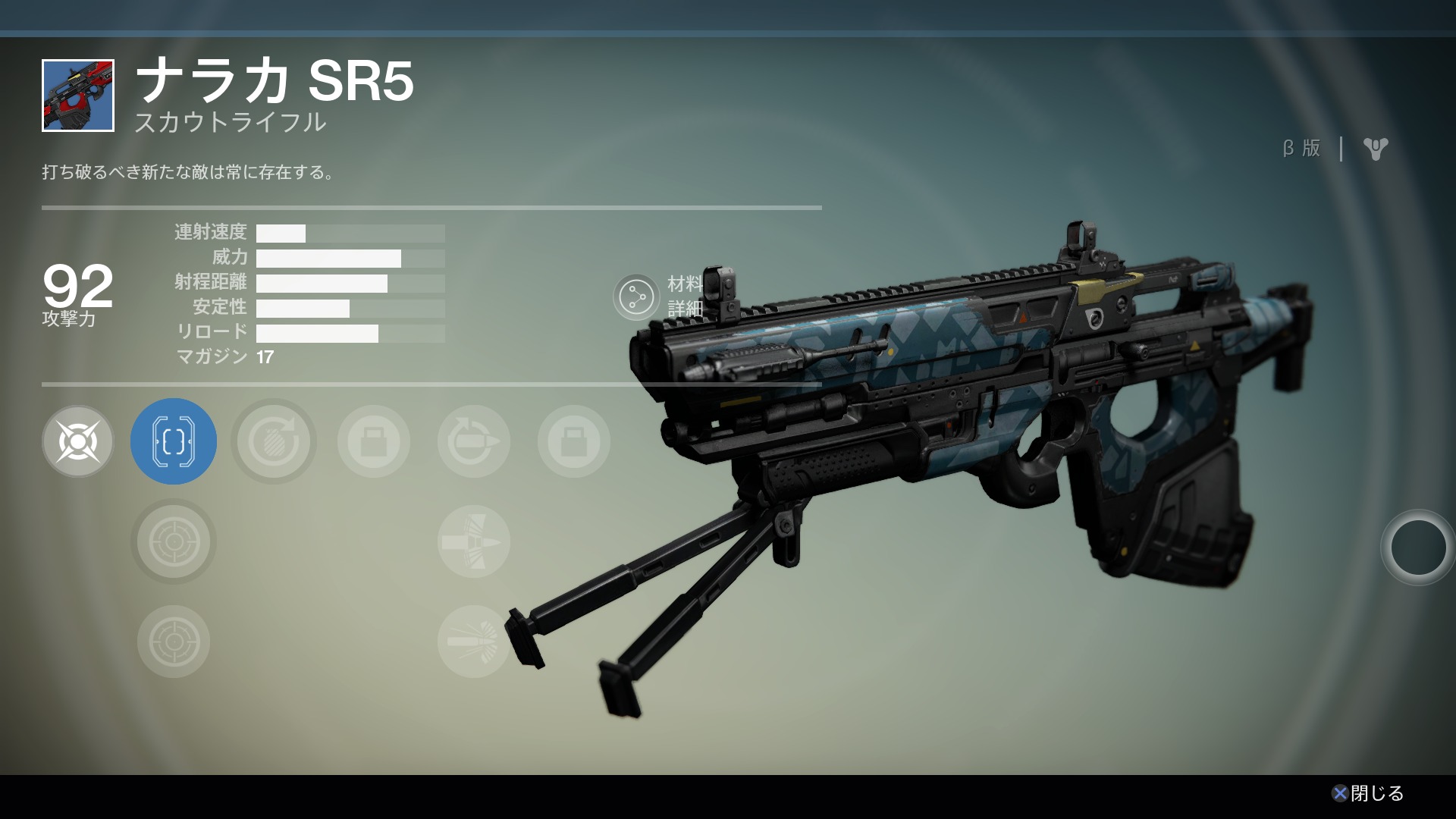Choose the exploding bullet perk
Viewport: 1456px width, 819px height.
(474, 642)
